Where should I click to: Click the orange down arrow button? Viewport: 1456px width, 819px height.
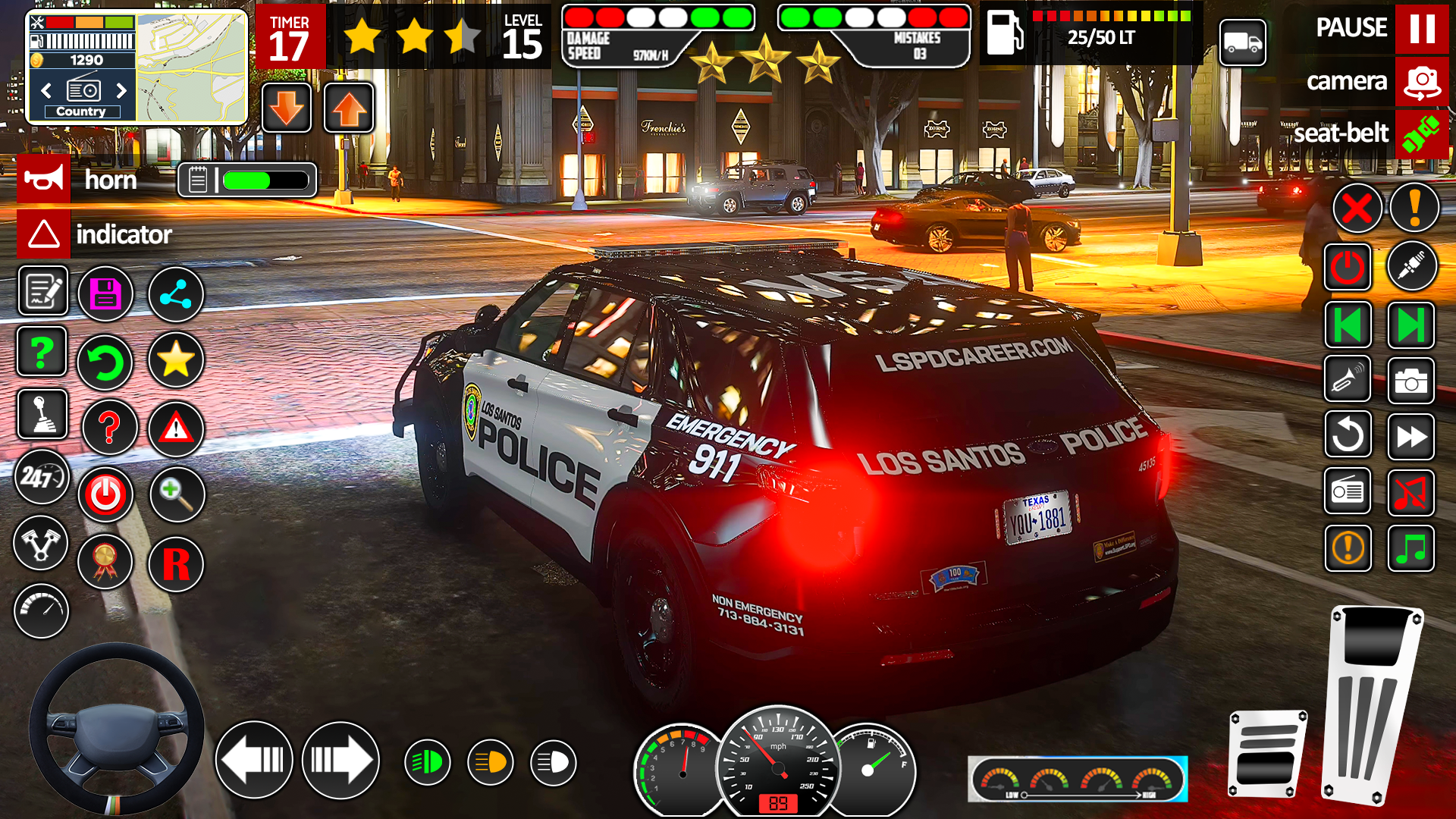[287, 108]
